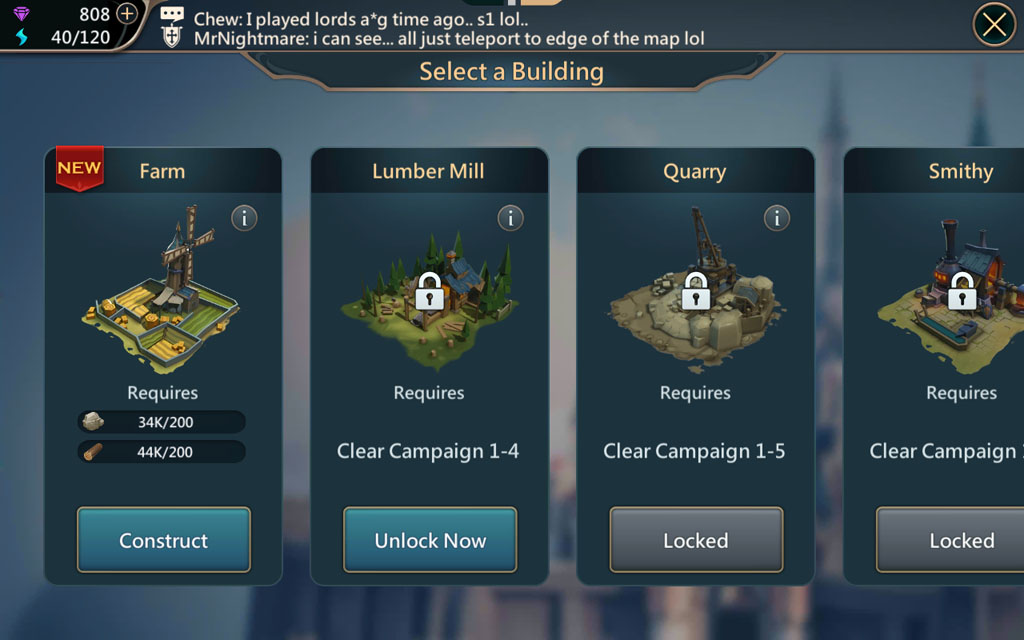The image size is (1024, 640).
Task: Show info for the Farm
Action: tap(245, 217)
